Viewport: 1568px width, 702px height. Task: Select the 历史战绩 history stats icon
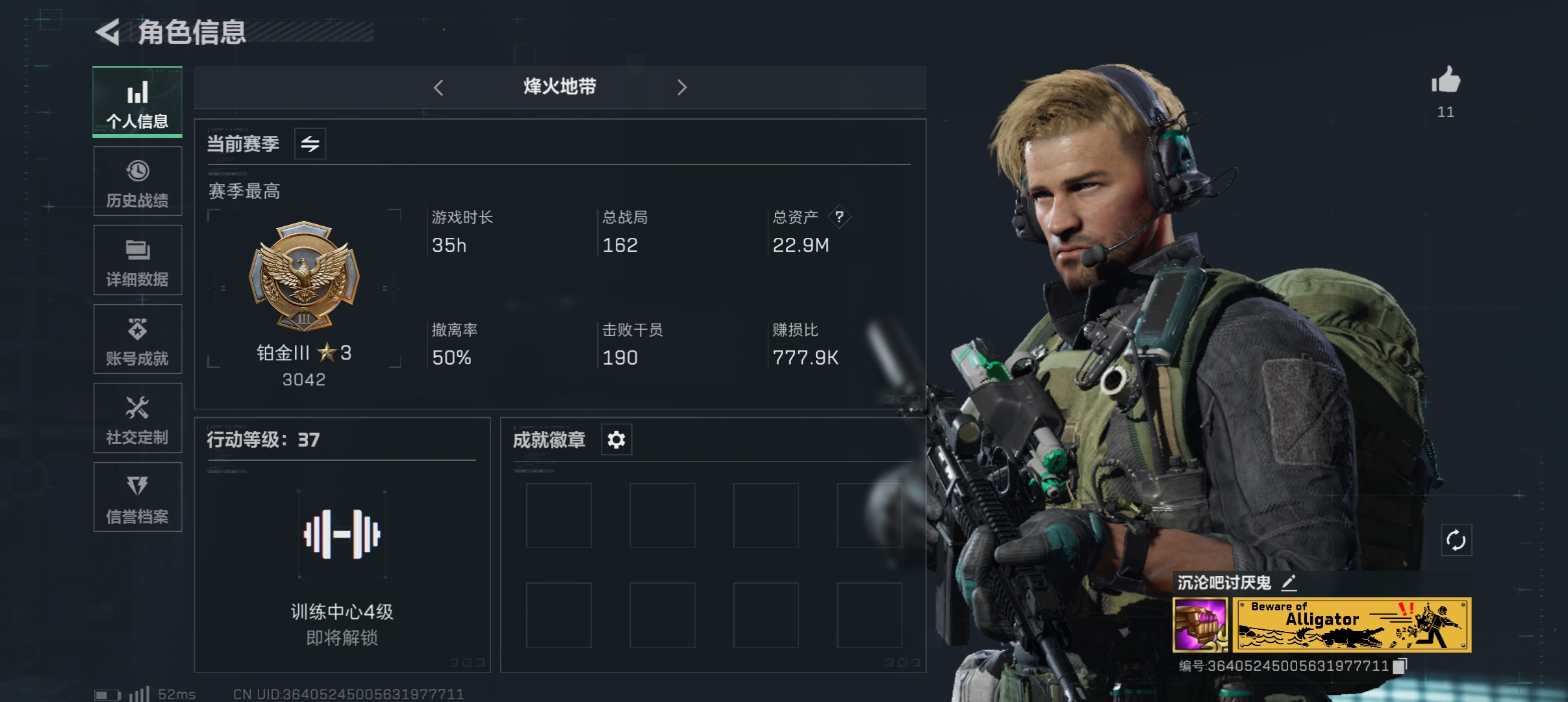[137, 181]
